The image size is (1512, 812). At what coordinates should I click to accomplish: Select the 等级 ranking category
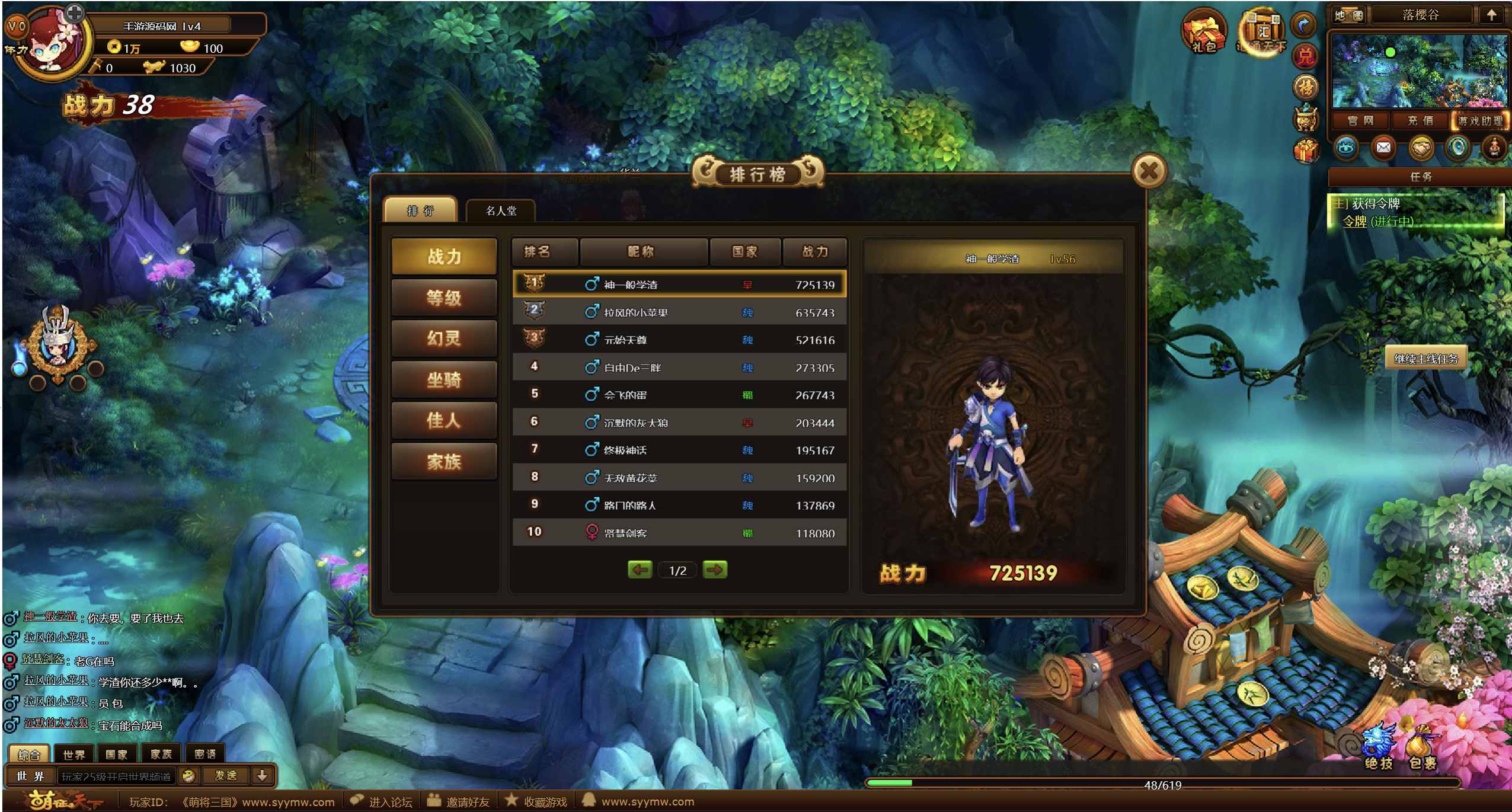point(444,298)
